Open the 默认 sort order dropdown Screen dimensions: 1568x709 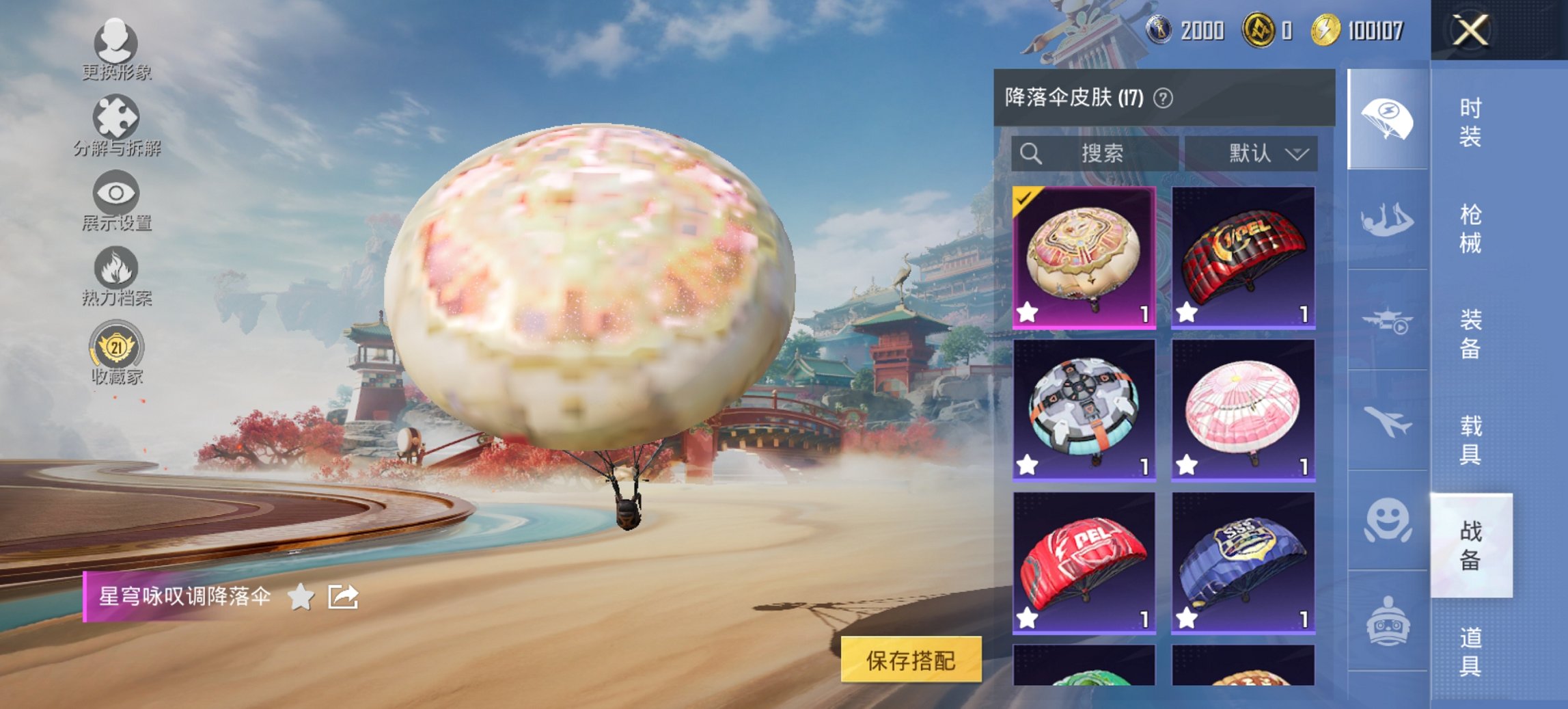tap(1261, 153)
